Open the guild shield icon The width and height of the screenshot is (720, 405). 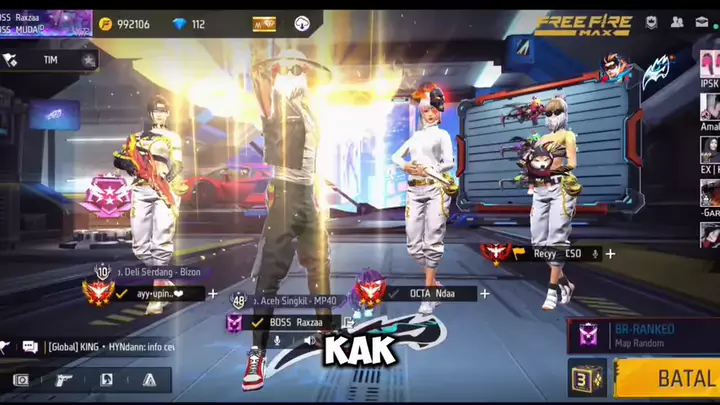pyautogui.click(x=651, y=22)
